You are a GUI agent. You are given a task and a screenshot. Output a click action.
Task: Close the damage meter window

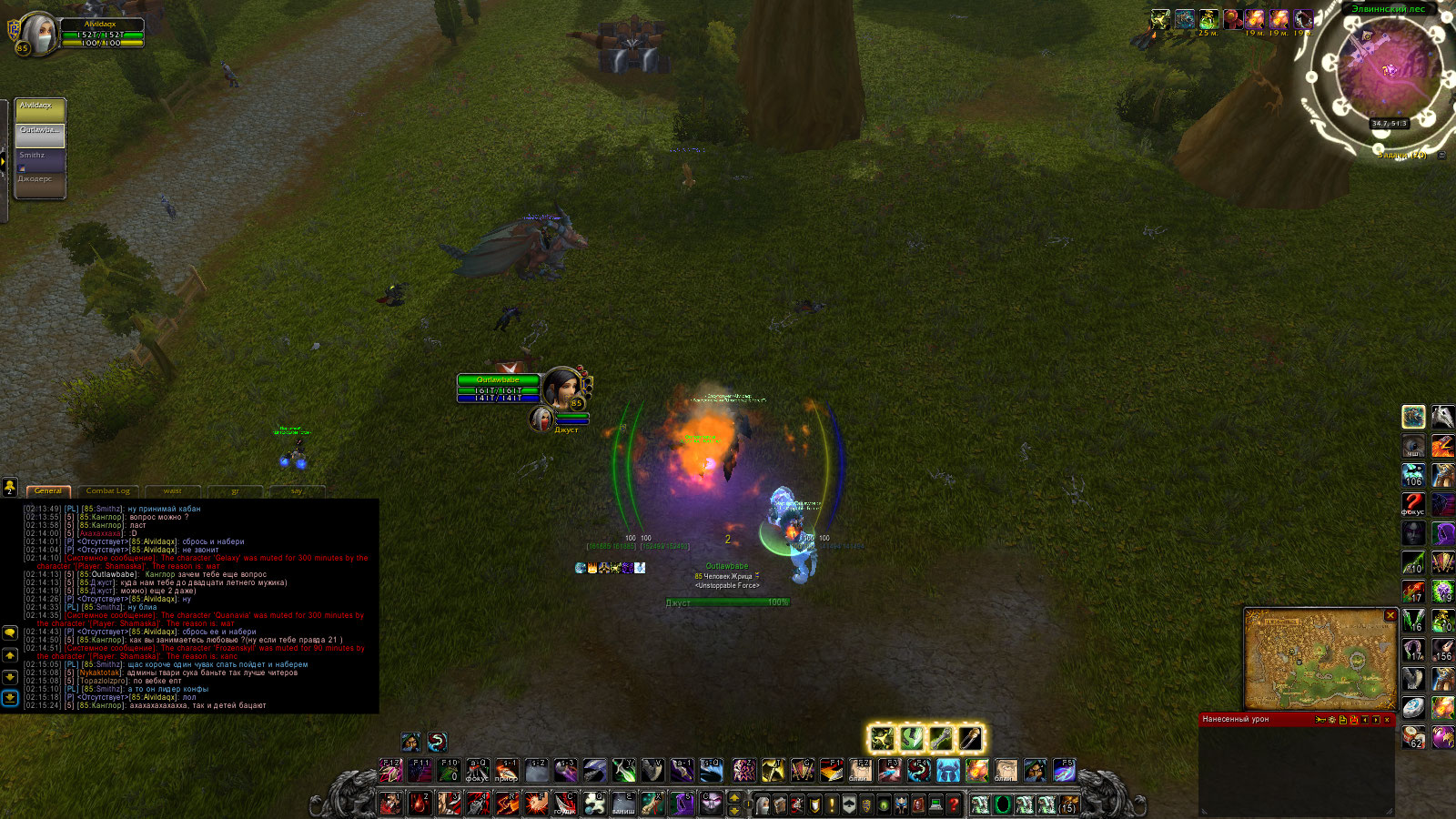point(1387,720)
